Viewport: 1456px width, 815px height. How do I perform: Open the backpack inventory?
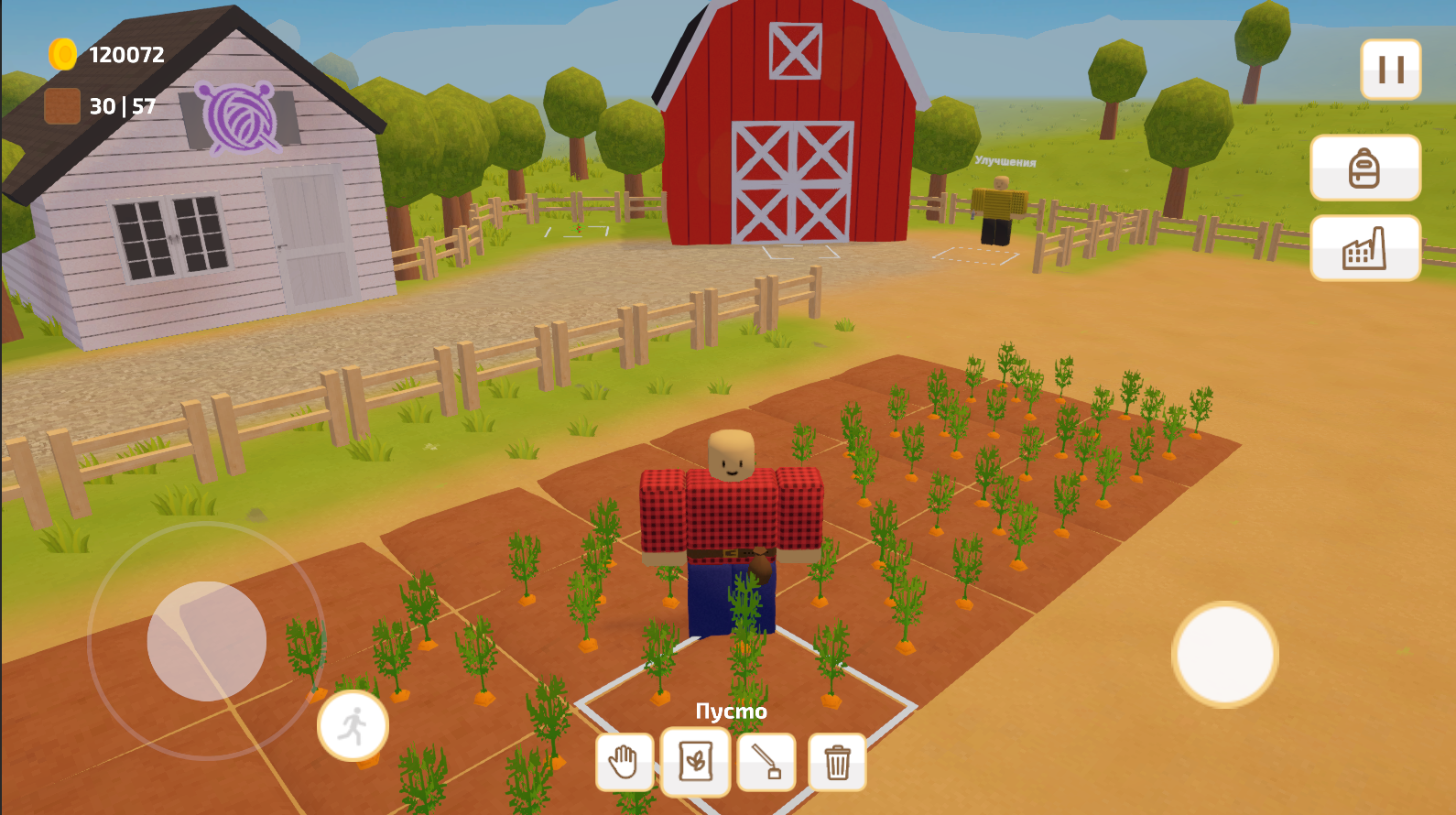[1365, 168]
